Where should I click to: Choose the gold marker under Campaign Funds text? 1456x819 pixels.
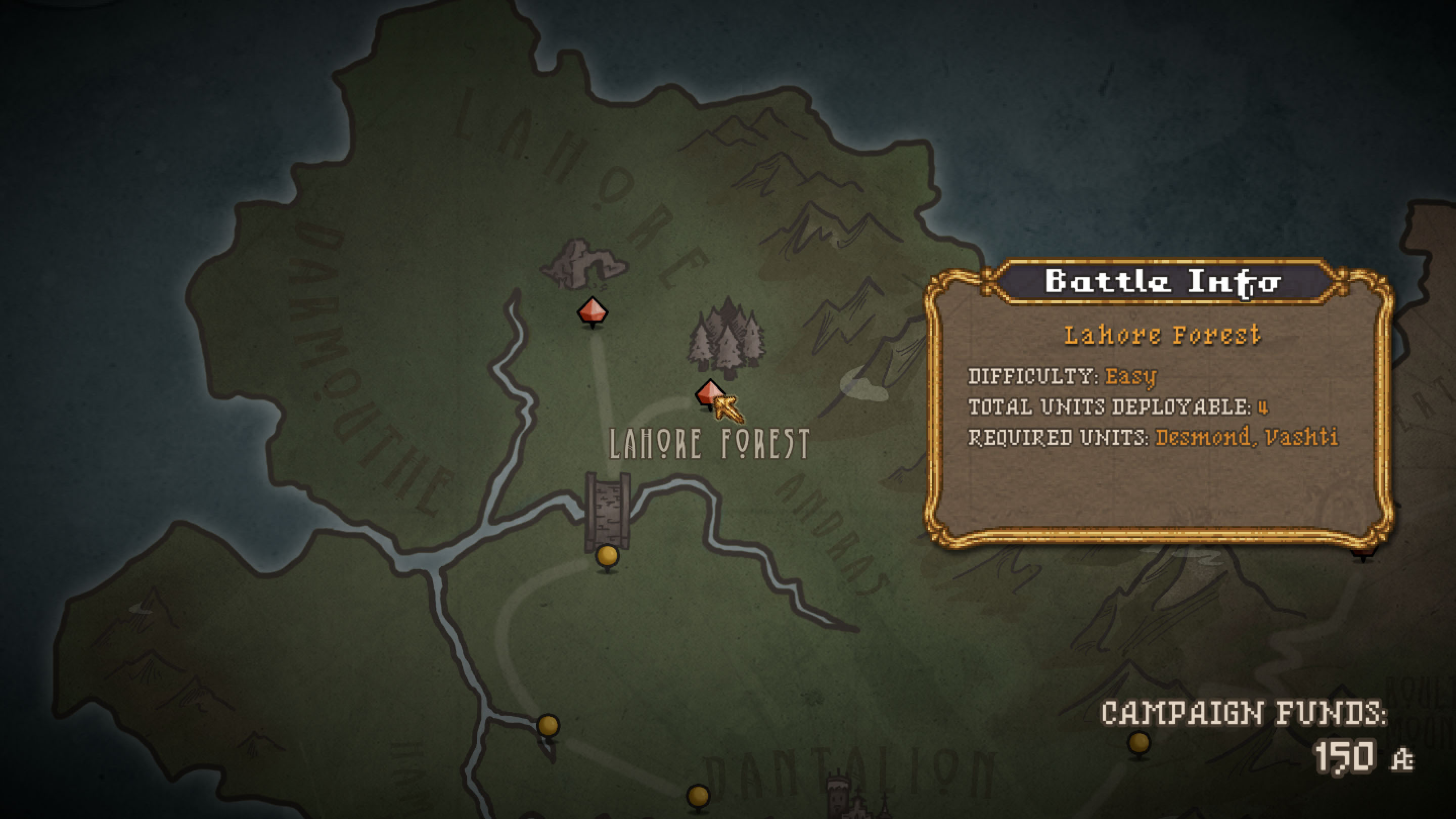point(1139,743)
